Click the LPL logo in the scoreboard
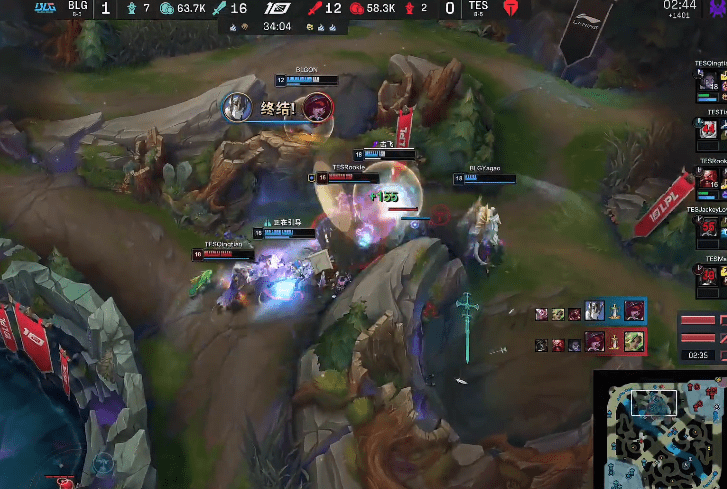The height and width of the screenshot is (489, 727). click(x=276, y=9)
